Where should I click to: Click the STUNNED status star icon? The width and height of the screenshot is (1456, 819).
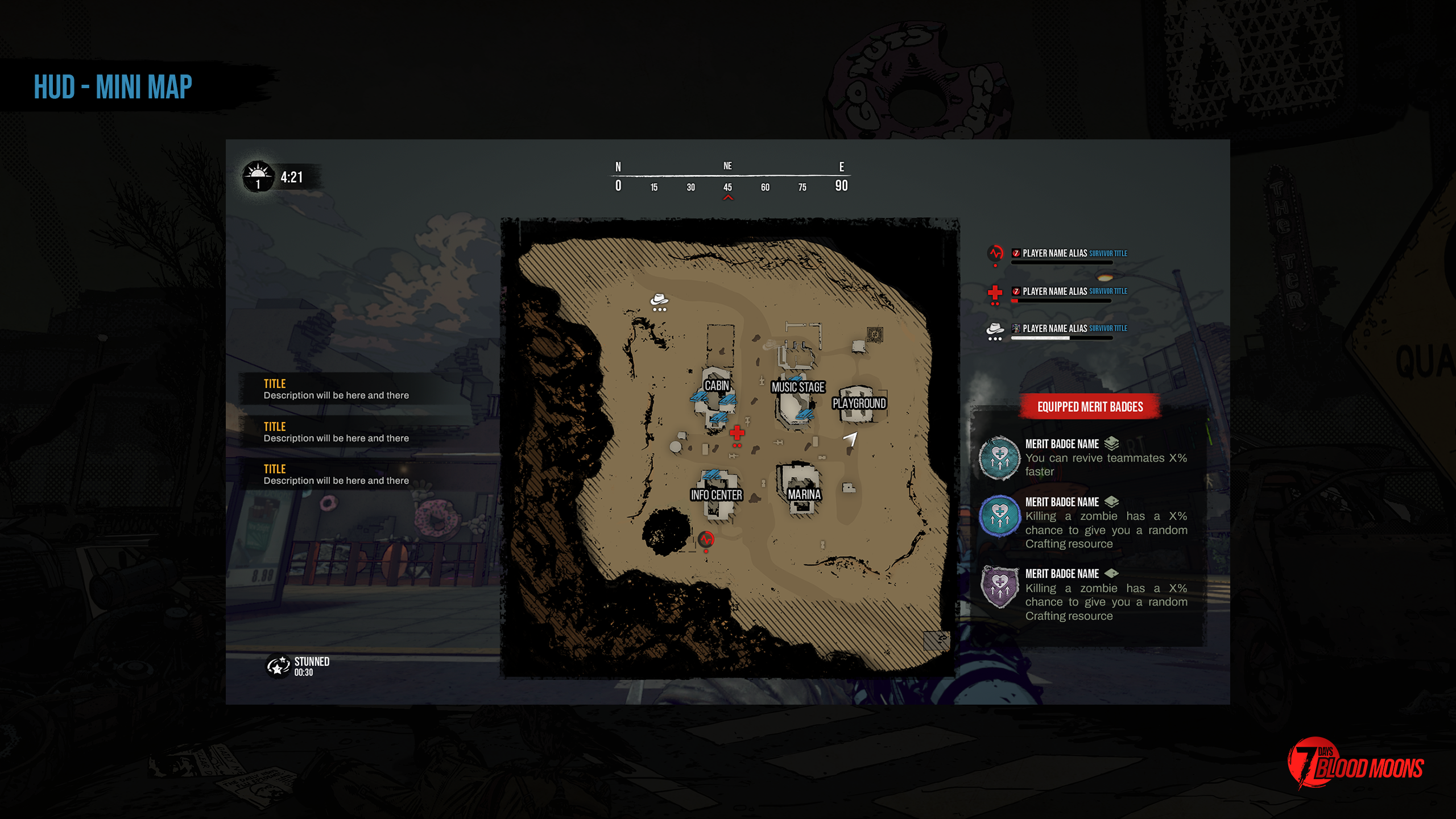(x=277, y=665)
